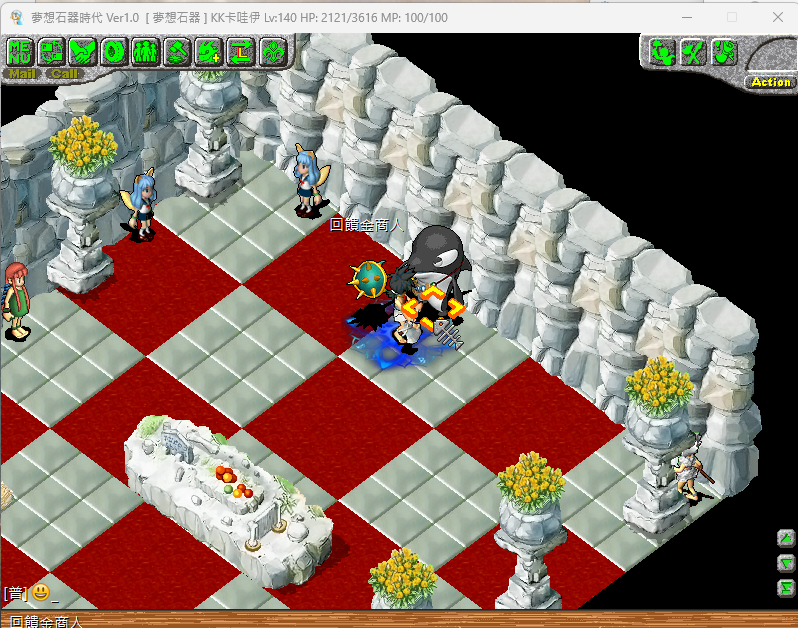Click the arrows with L icon
Viewport: 798px width, 628px height.
[240, 51]
